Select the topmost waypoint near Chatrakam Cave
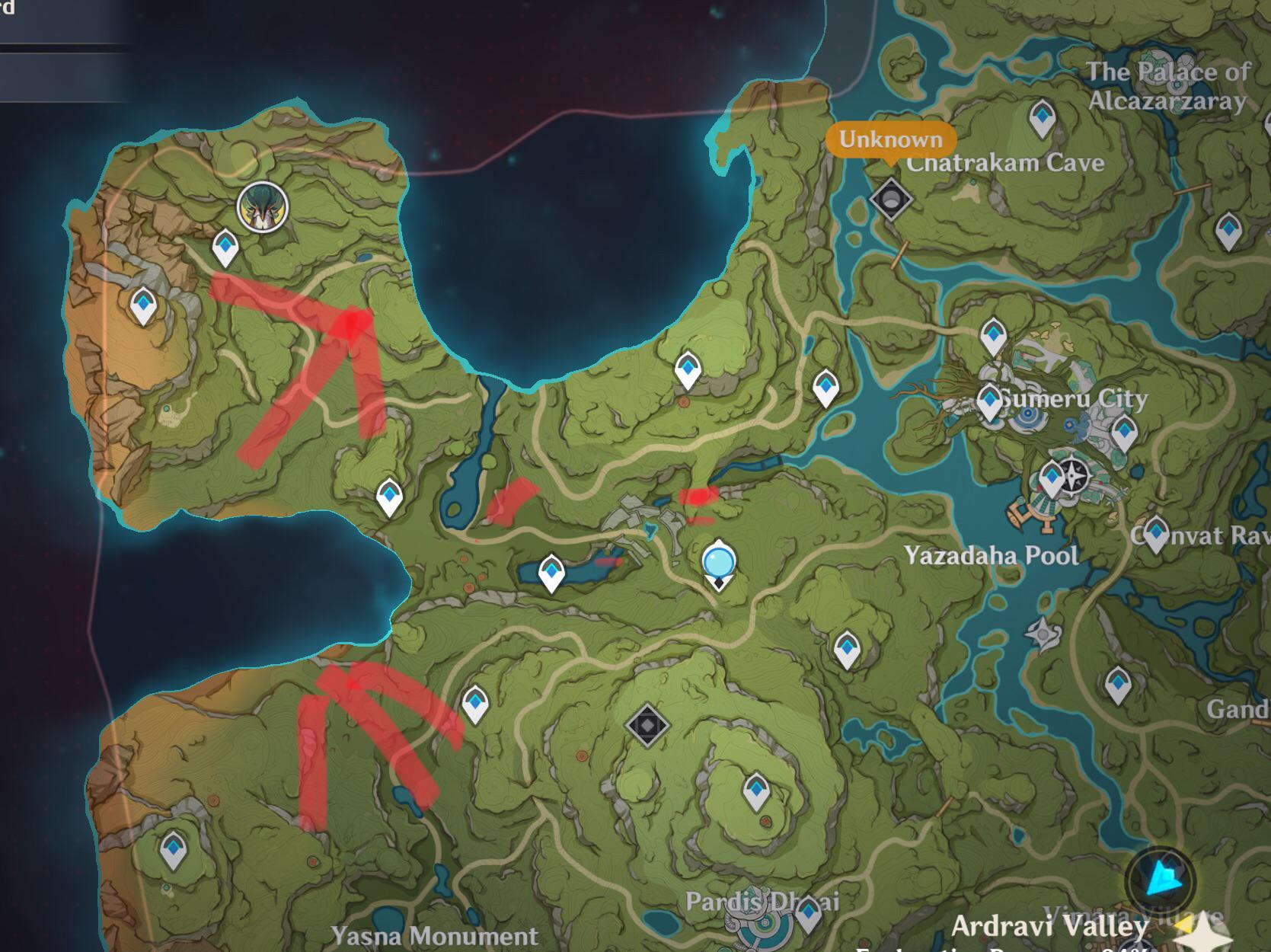 point(1043,118)
